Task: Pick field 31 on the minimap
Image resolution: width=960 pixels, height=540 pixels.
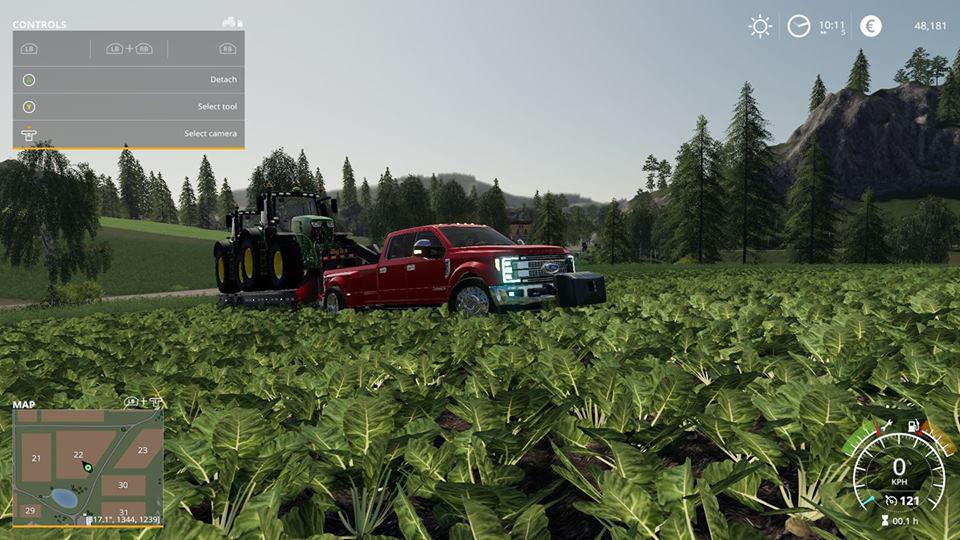Action: pyautogui.click(x=123, y=512)
